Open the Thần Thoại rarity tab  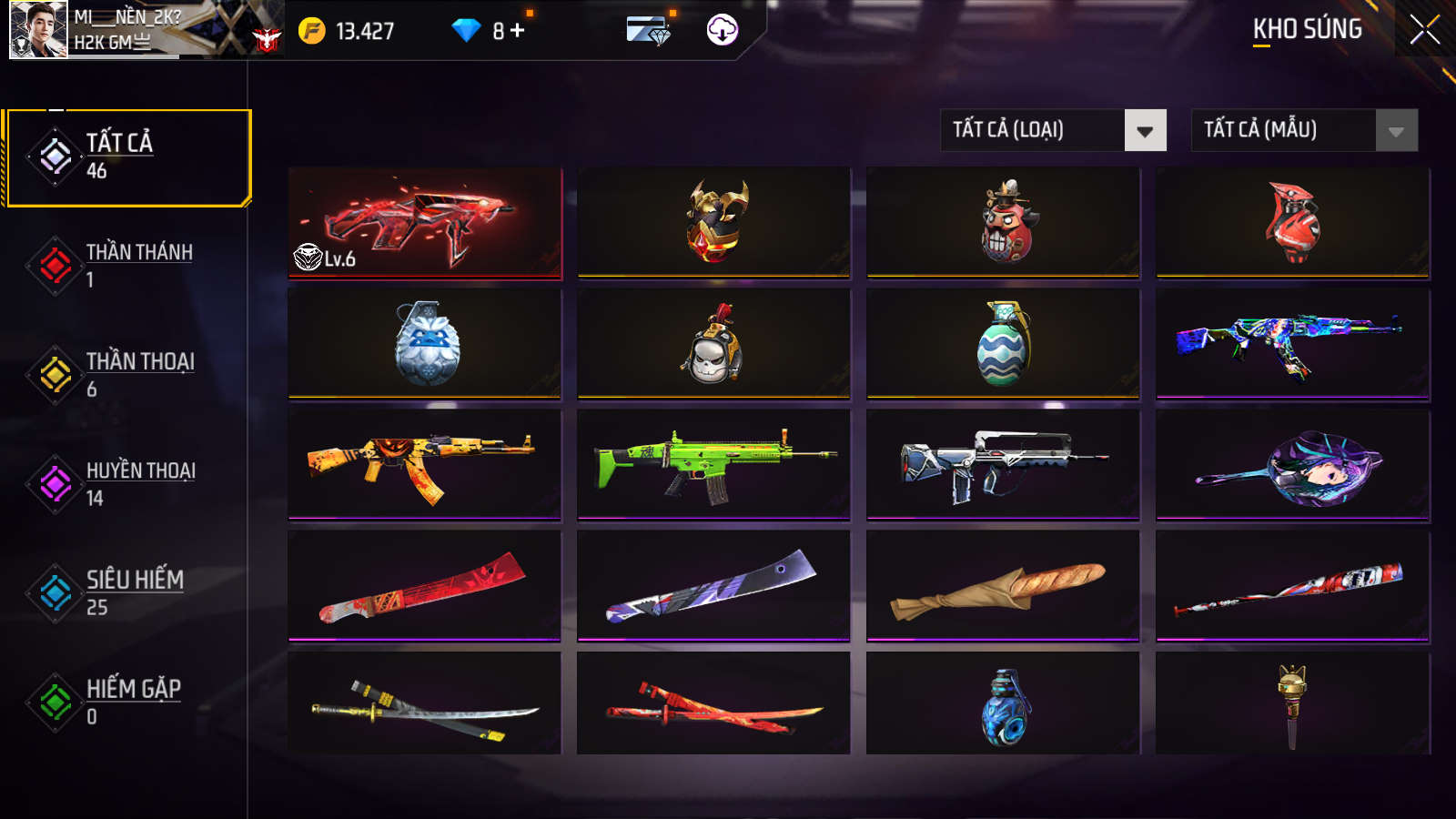[127, 375]
